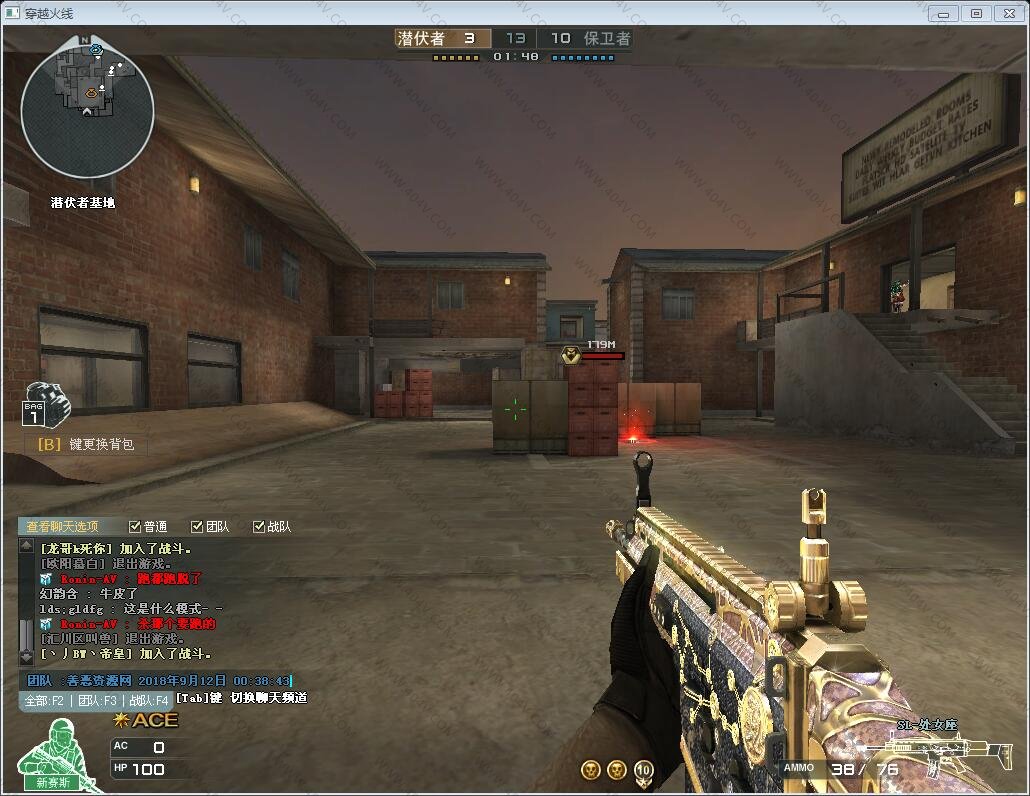Viewport: 1030px width, 796px height.
Task: Toggle the 团队 chat filter checkbox
Action: (197, 527)
